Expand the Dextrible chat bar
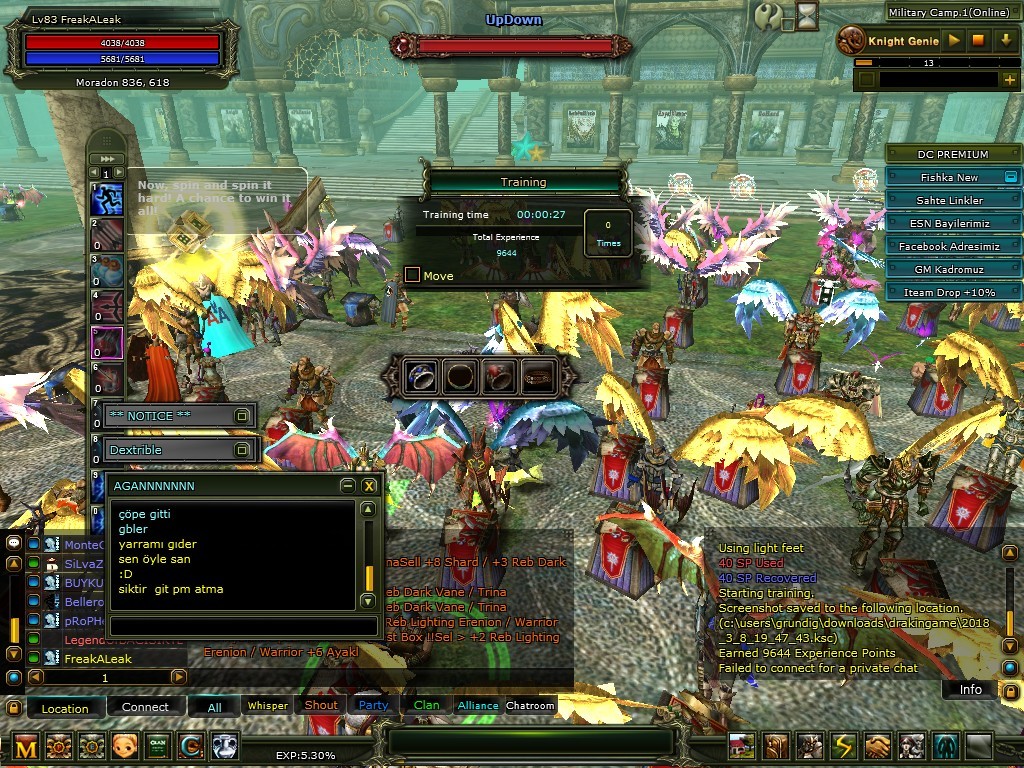 coord(242,450)
